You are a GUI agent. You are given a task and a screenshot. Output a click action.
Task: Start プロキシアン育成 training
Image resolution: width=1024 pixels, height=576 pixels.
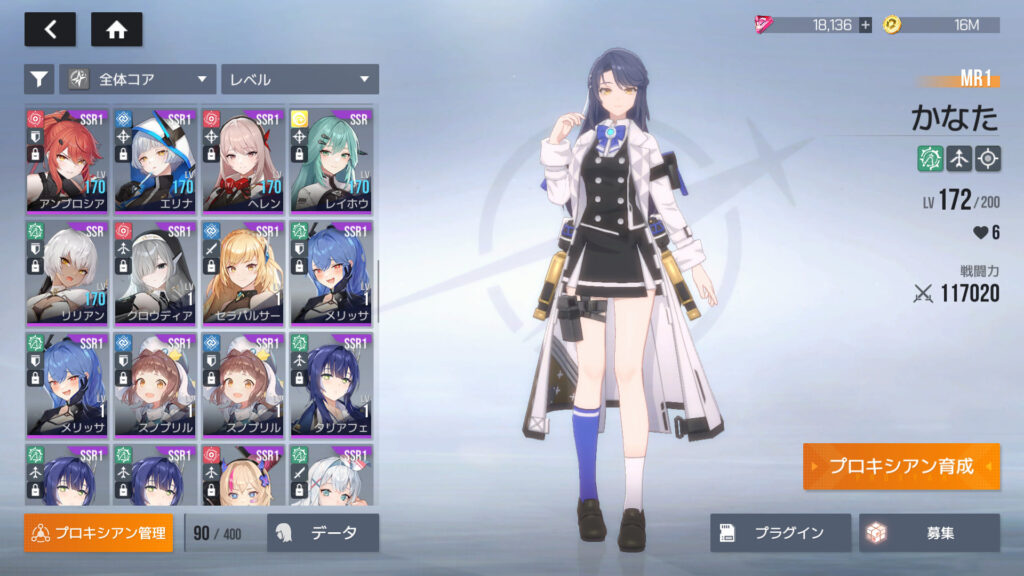point(901,467)
